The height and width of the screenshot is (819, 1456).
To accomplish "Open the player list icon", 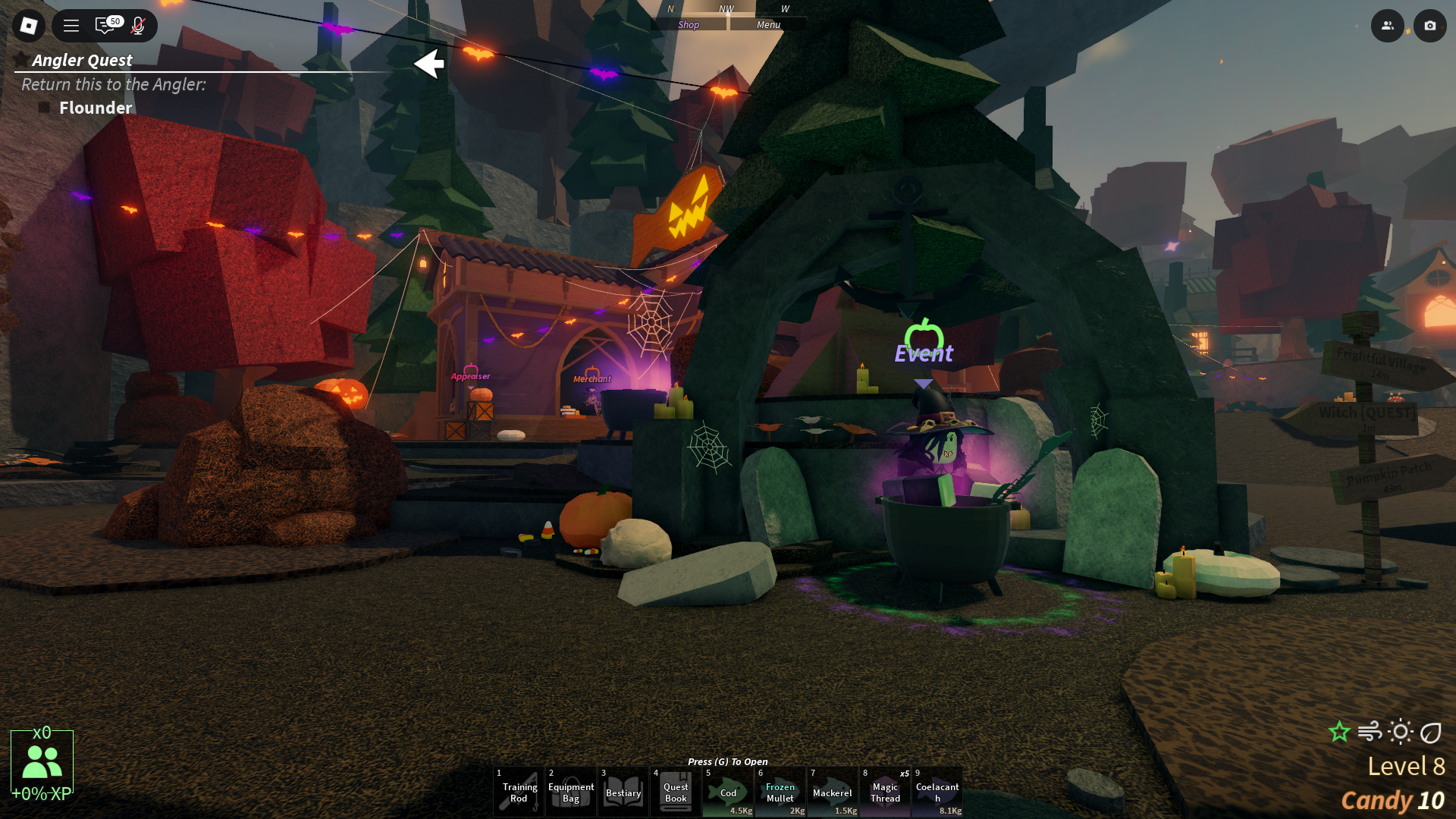I will [1387, 26].
